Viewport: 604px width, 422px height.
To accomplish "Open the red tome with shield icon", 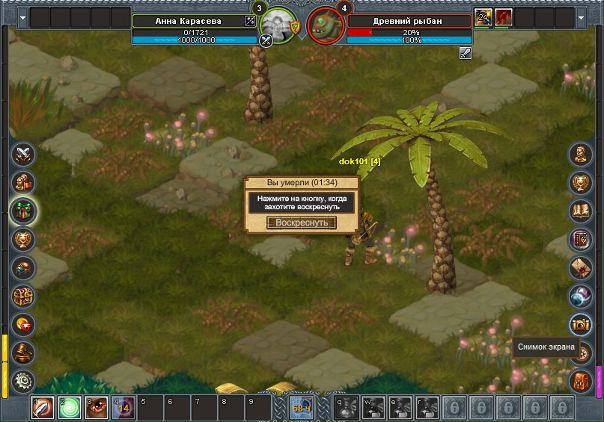I will [x=581, y=240].
